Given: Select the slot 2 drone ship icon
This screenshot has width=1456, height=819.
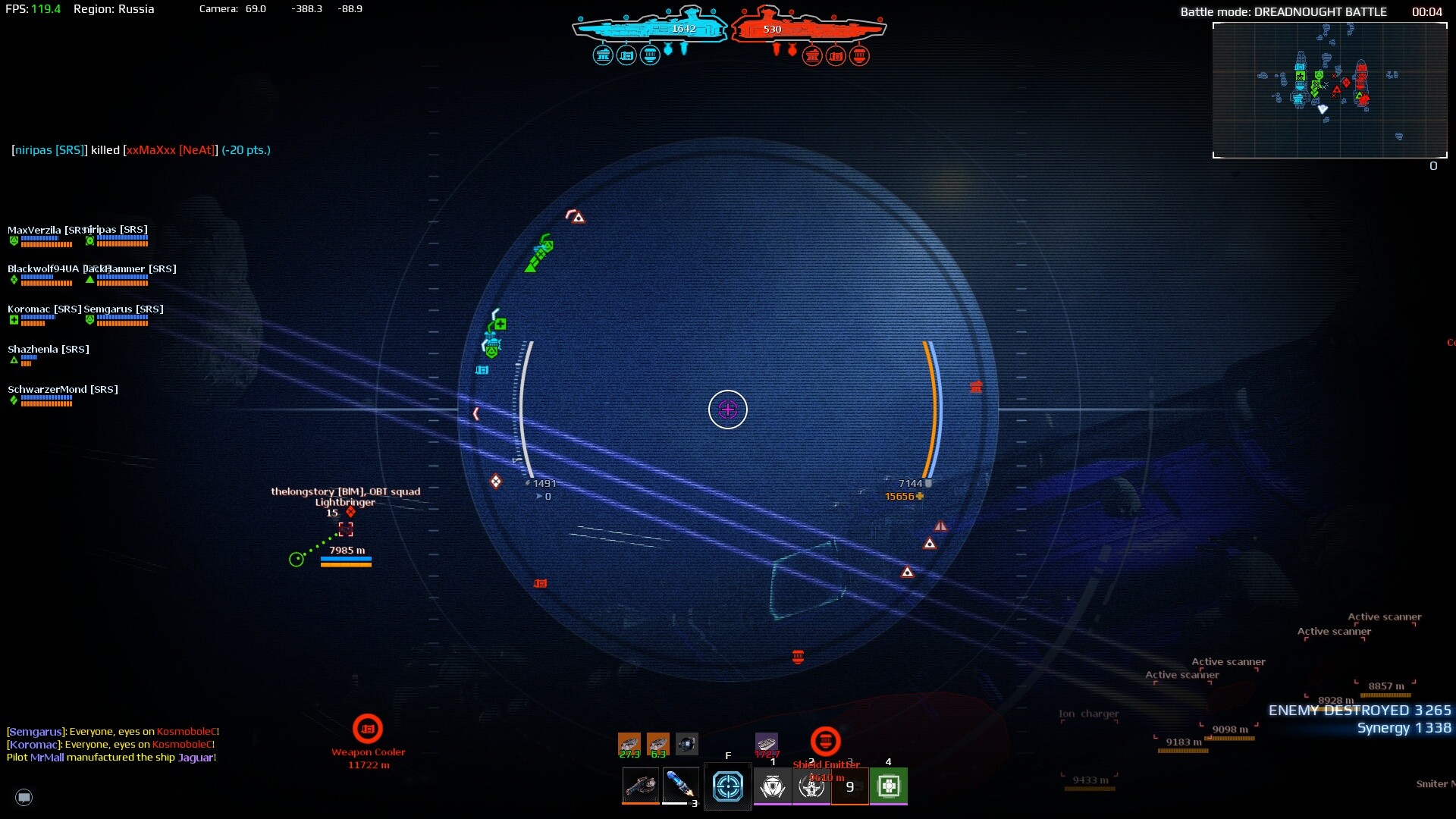Looking at the screenshot, I should (x=811, y=786).
